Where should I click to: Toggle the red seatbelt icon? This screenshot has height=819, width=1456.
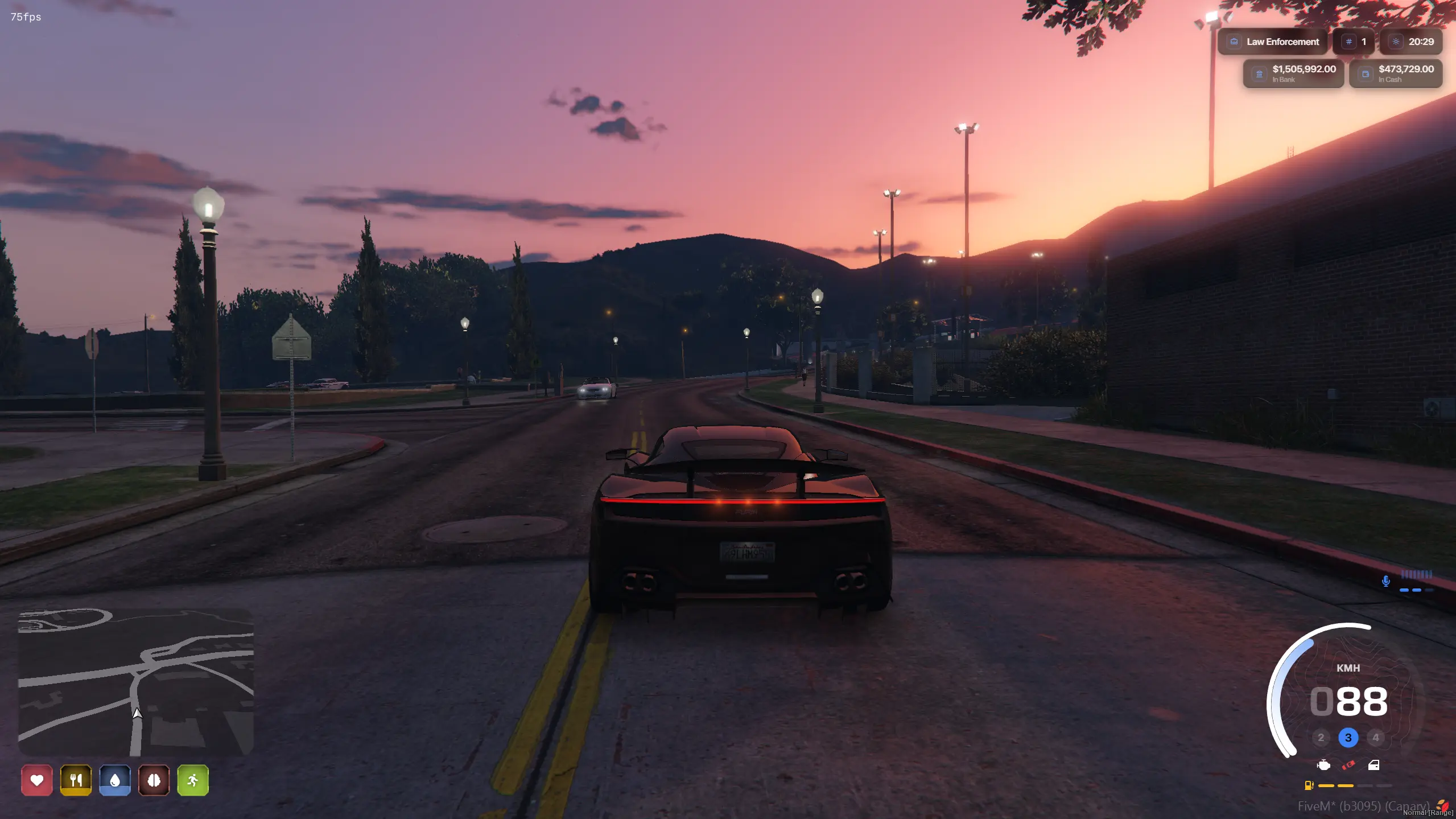point(1348,765)
